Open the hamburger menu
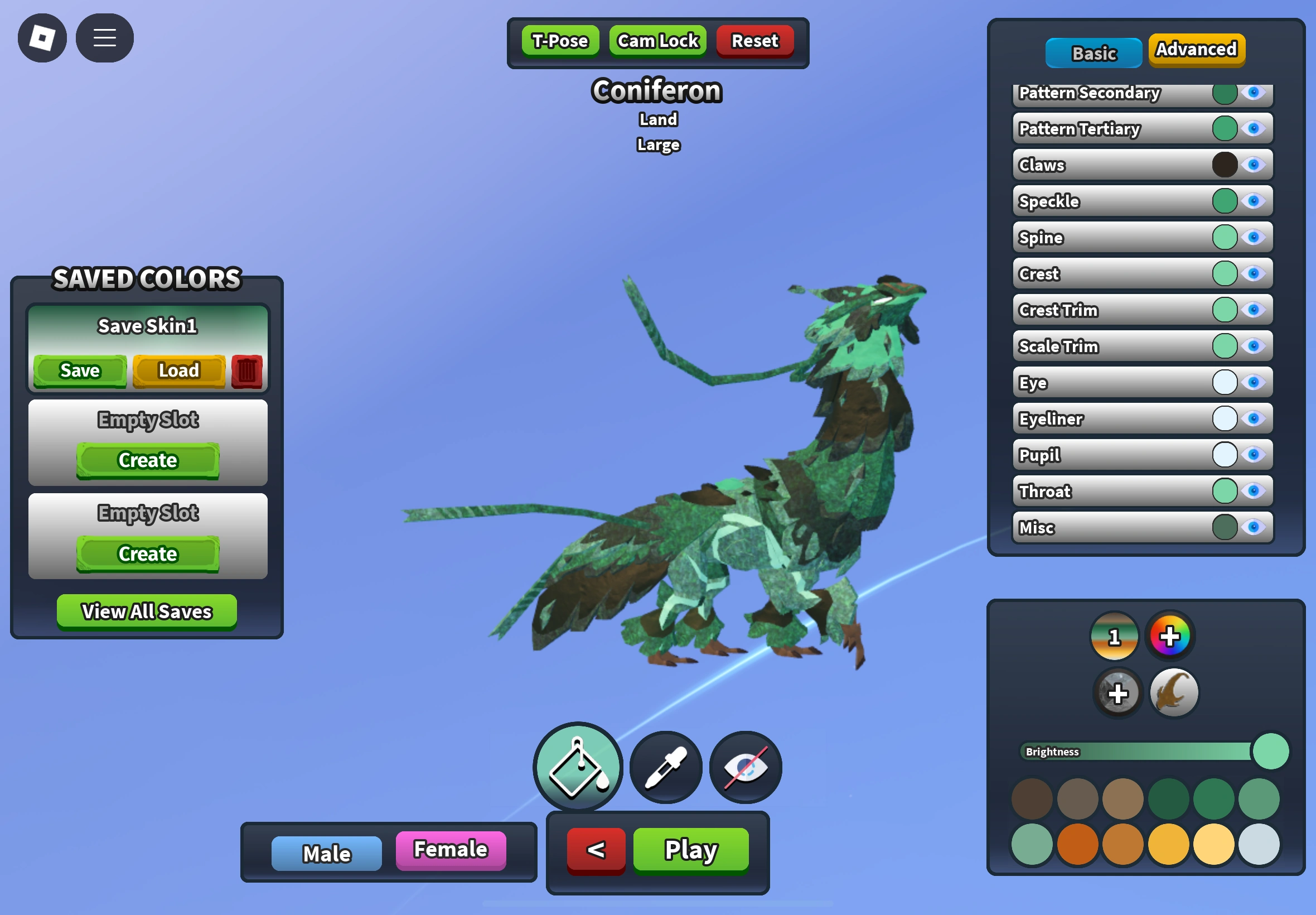1316x915 pixels. tap(104, 38)
